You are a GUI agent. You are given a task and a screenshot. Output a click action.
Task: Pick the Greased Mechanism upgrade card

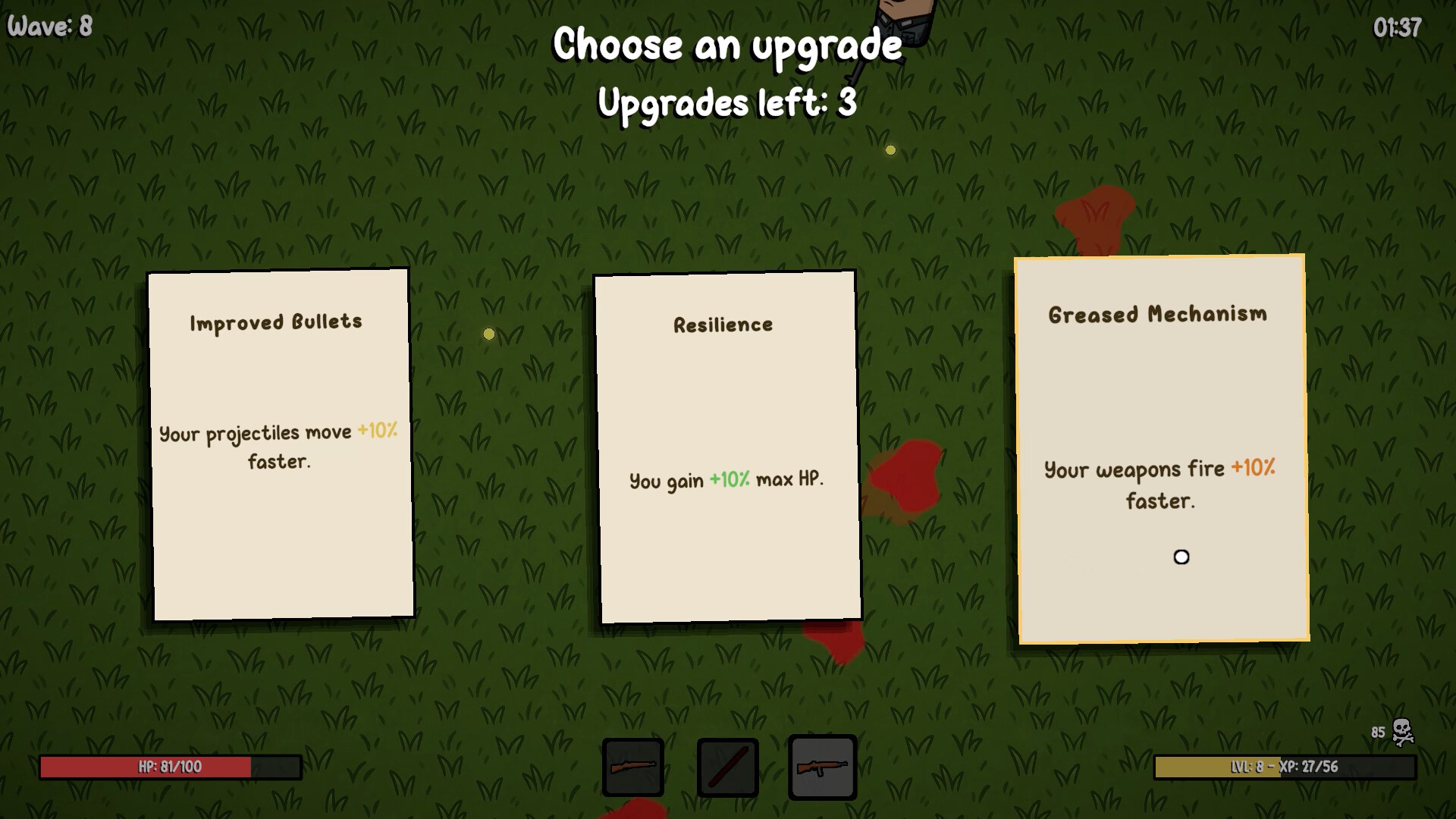click(1161, 449)
